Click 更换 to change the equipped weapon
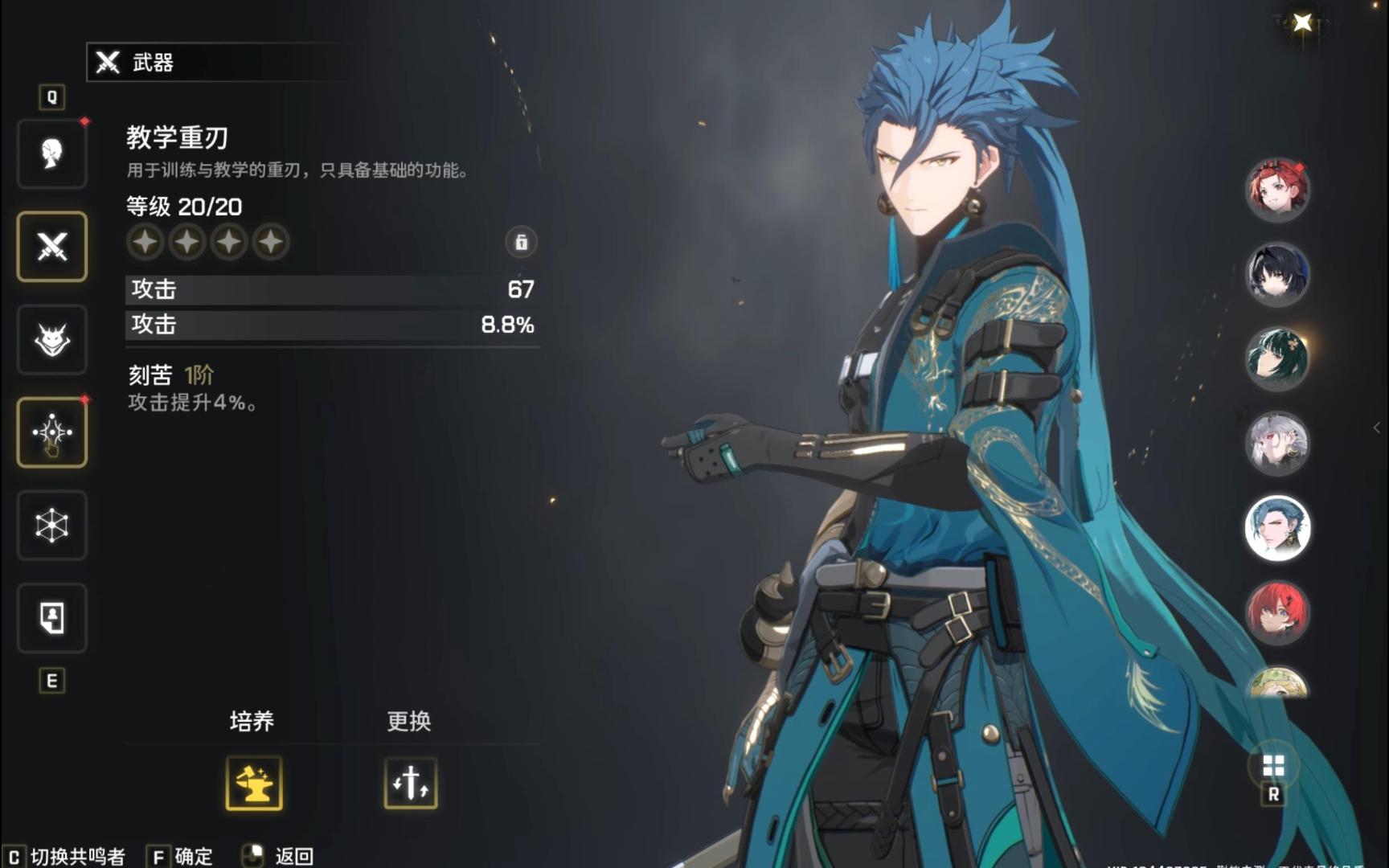 click(x=411, y=721)
